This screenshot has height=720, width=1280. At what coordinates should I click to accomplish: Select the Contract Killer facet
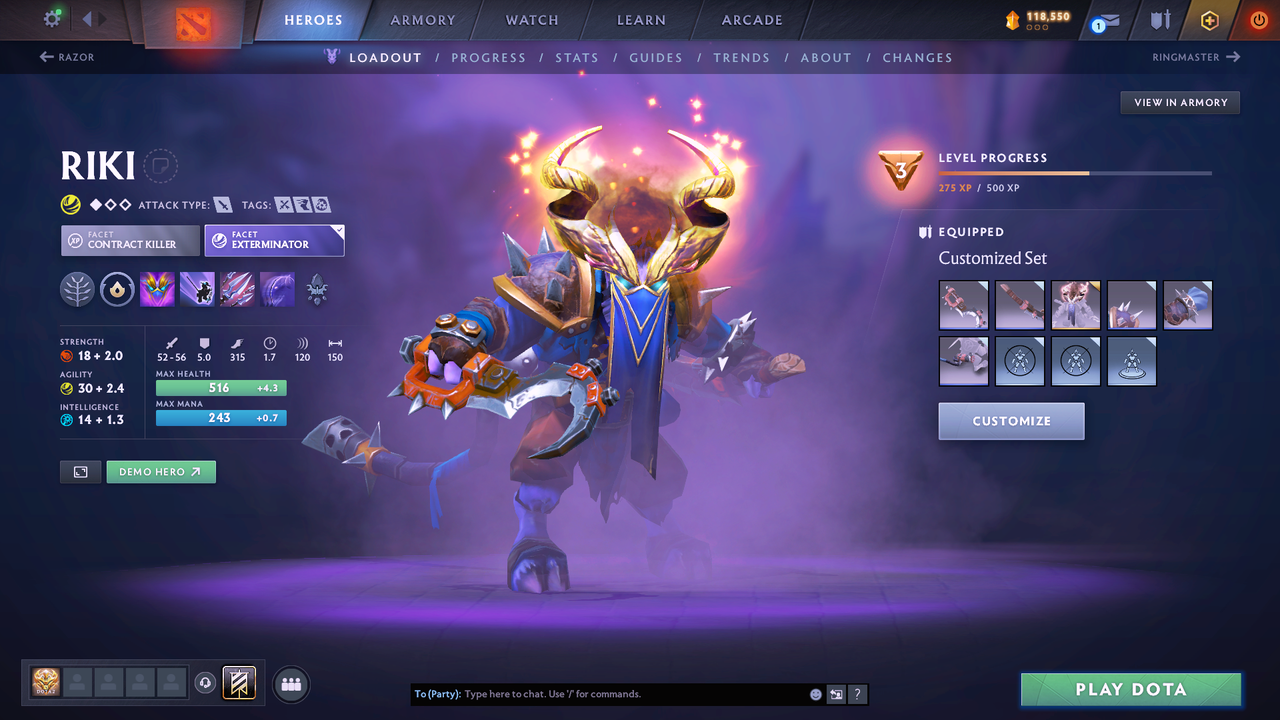(x=129, y=240)
